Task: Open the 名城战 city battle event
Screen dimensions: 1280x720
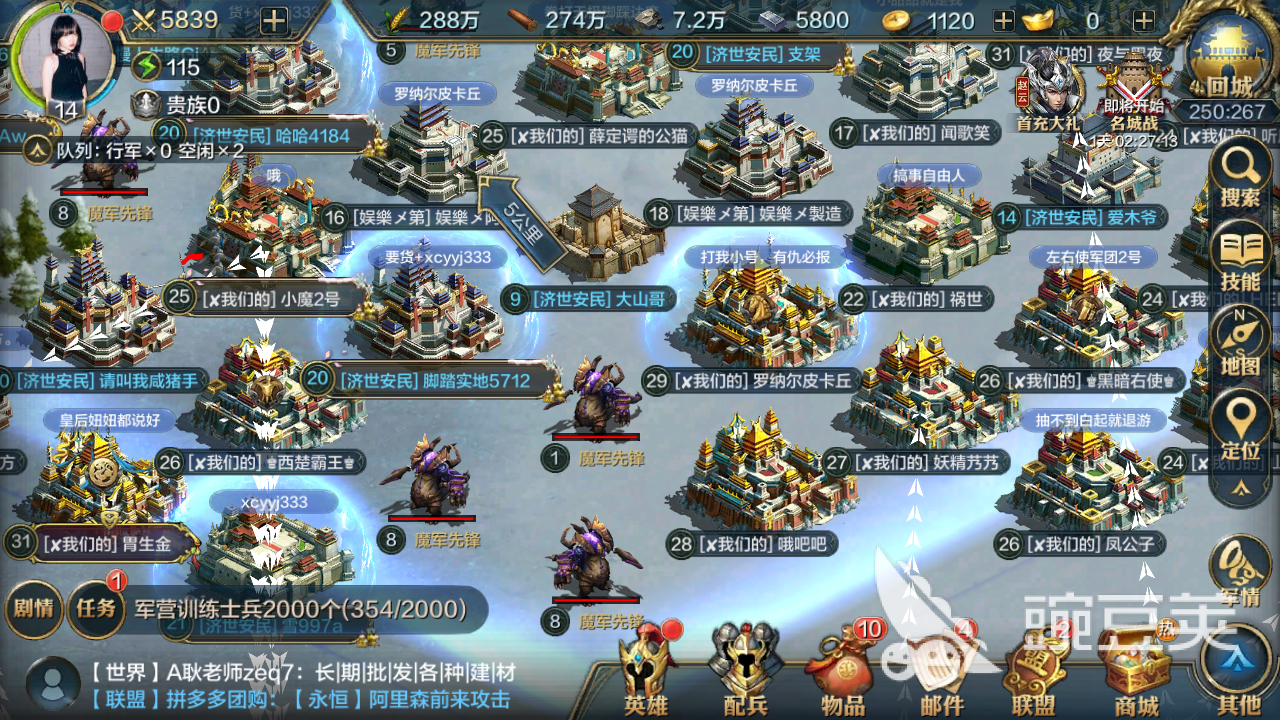Action: click(x=1134, y=88)
